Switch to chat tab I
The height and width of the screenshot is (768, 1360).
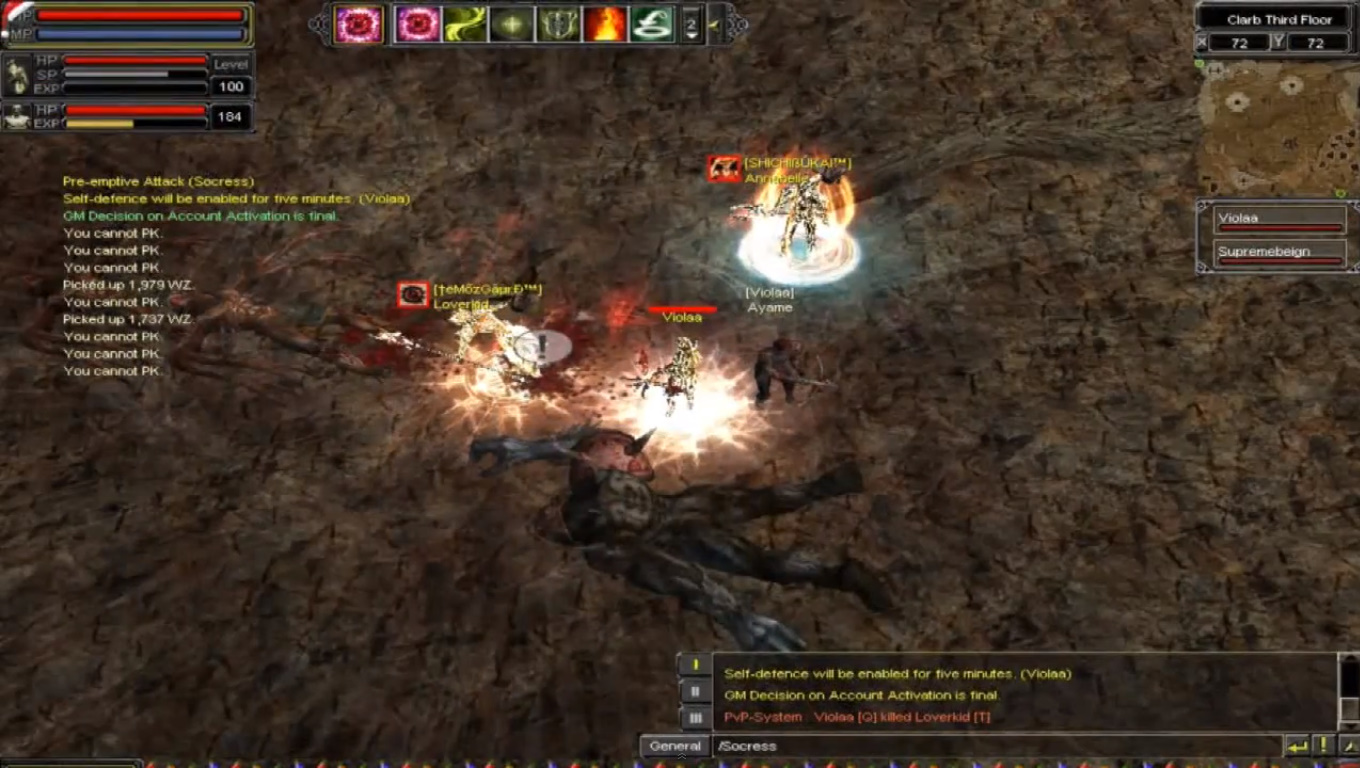click(695, 665)
